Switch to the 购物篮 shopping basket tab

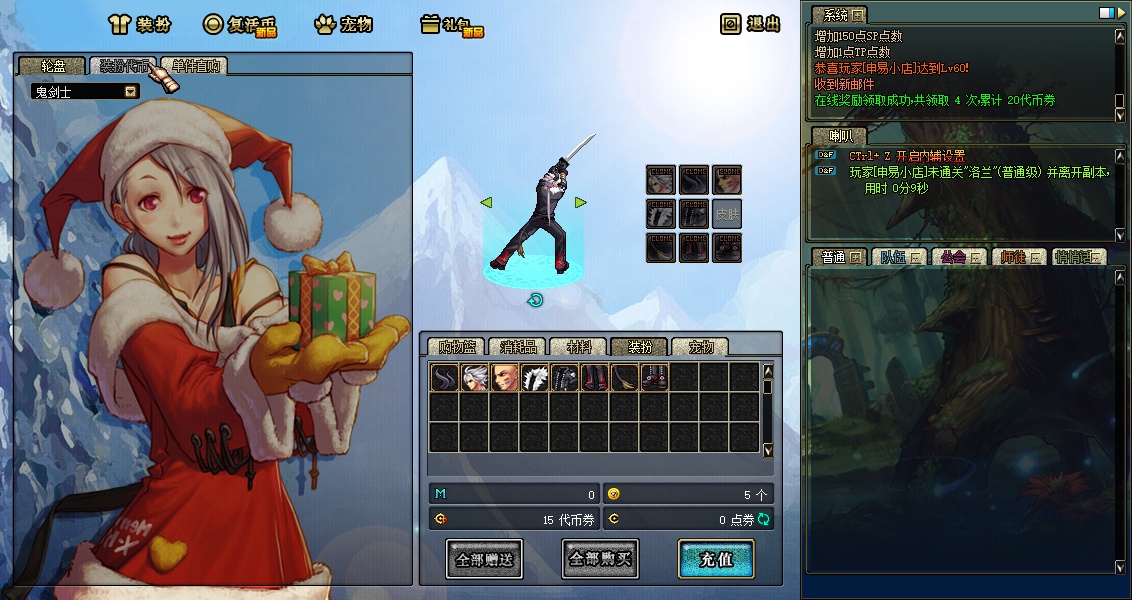pos(456,347)
